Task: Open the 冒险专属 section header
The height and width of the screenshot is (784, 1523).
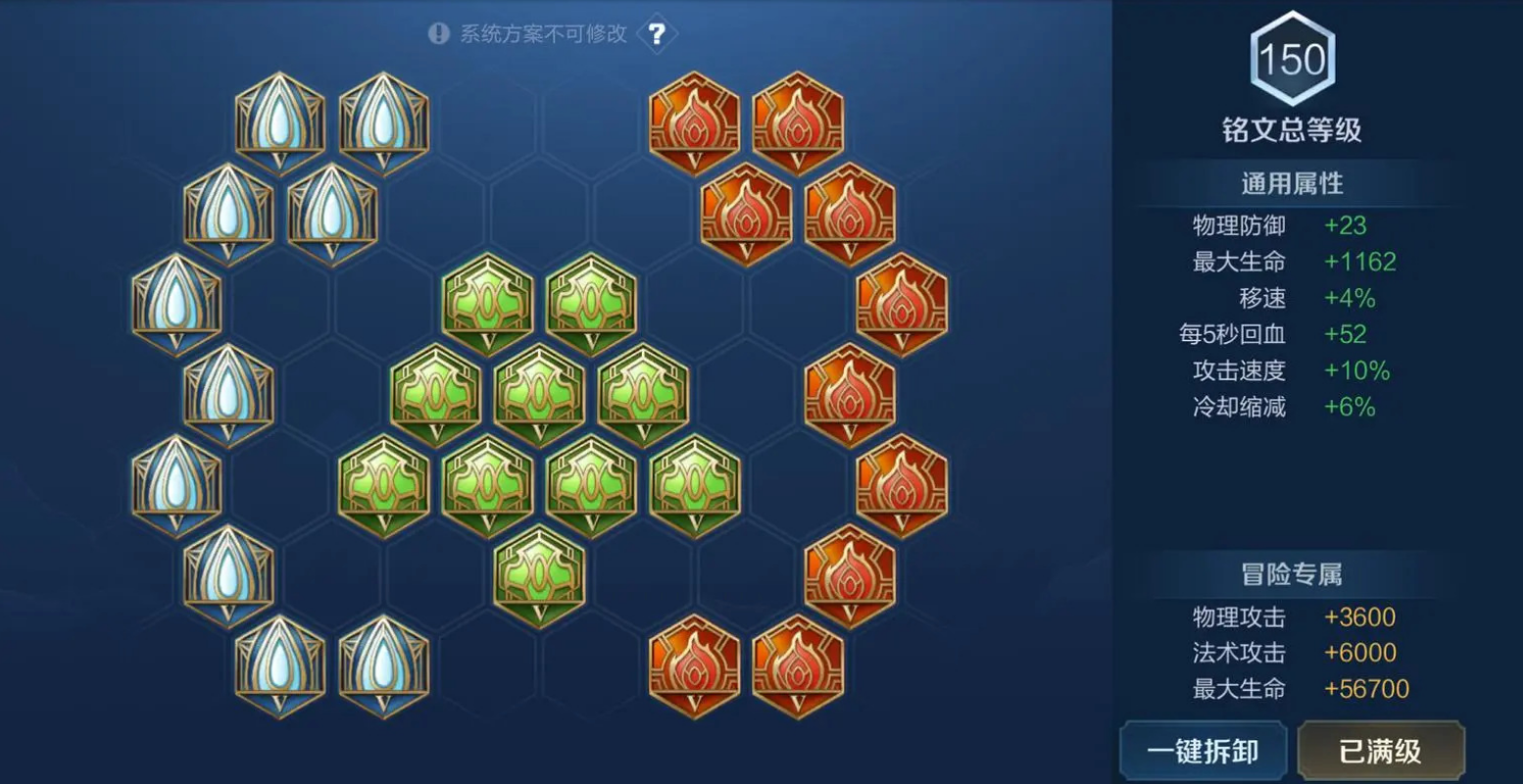Action: click(x=1292, y=573)
